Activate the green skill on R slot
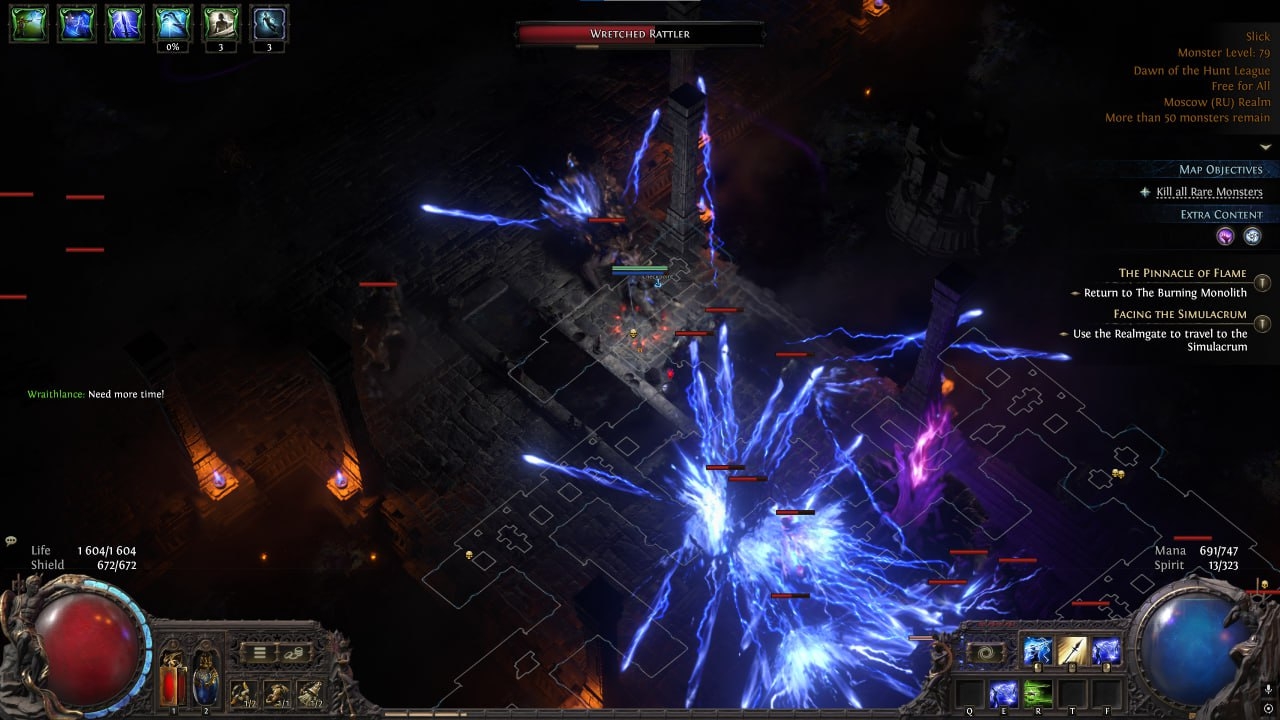The height and width of the screenshot is (720, 1280). (1038, 693)
